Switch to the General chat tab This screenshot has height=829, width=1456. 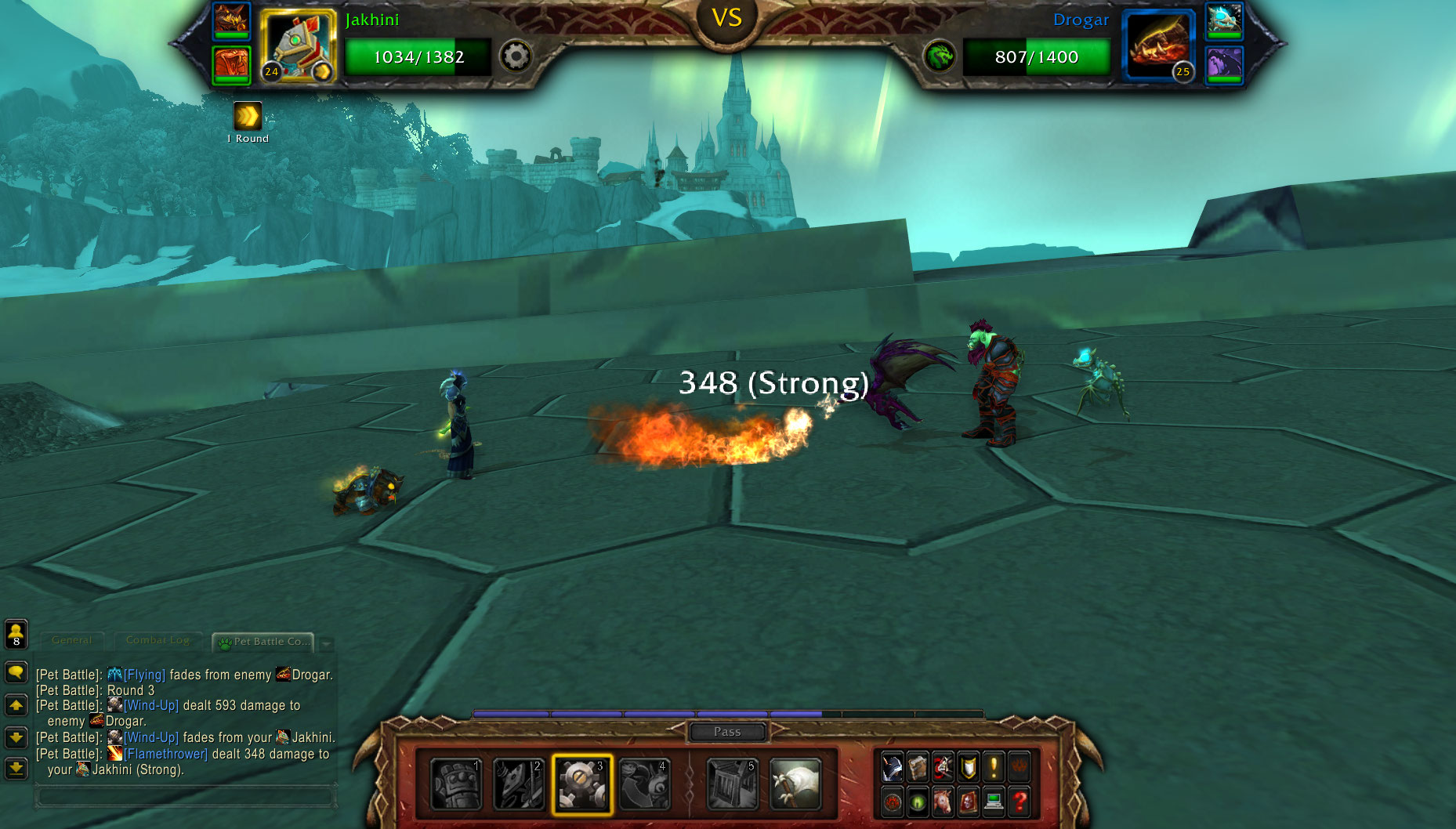point(71,641)
